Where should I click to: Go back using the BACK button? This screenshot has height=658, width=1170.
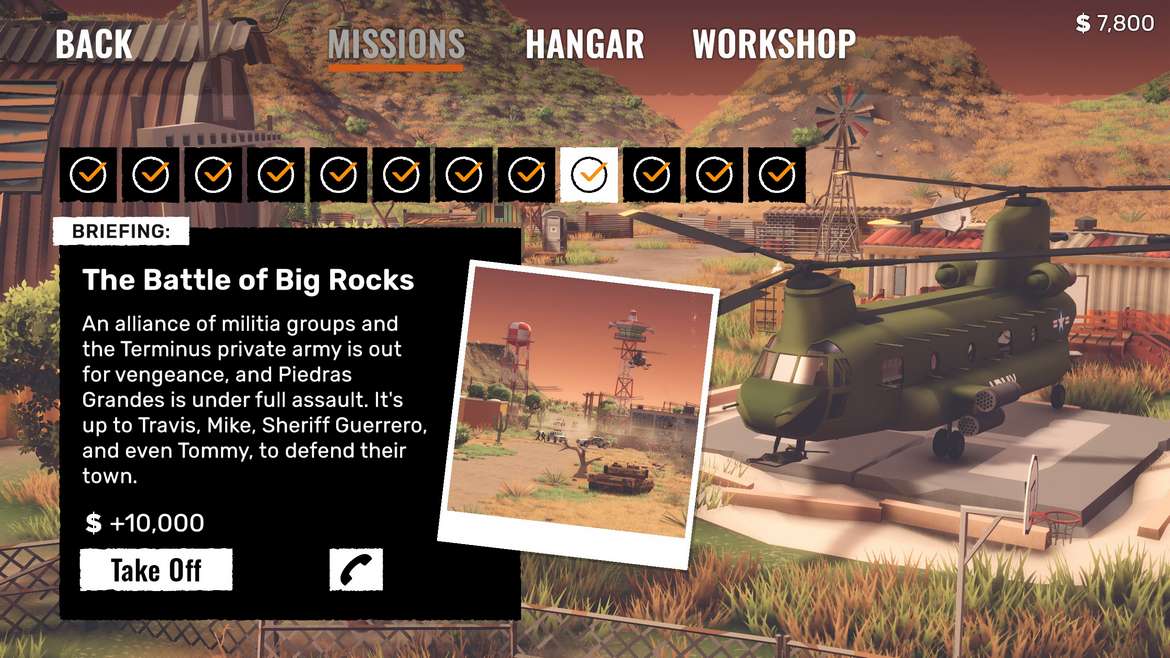coord(93,44)
